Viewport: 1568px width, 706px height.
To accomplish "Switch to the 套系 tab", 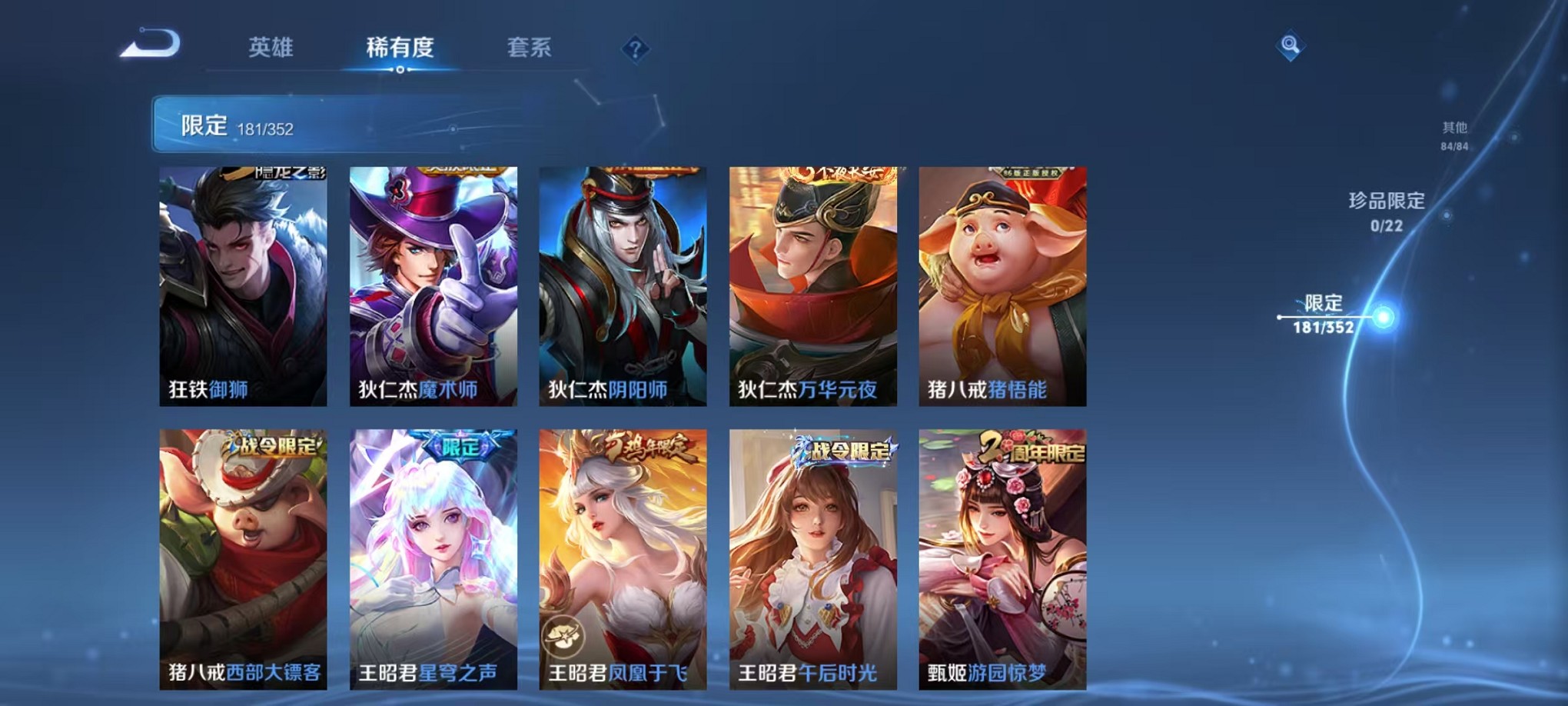I will (536, 48).
